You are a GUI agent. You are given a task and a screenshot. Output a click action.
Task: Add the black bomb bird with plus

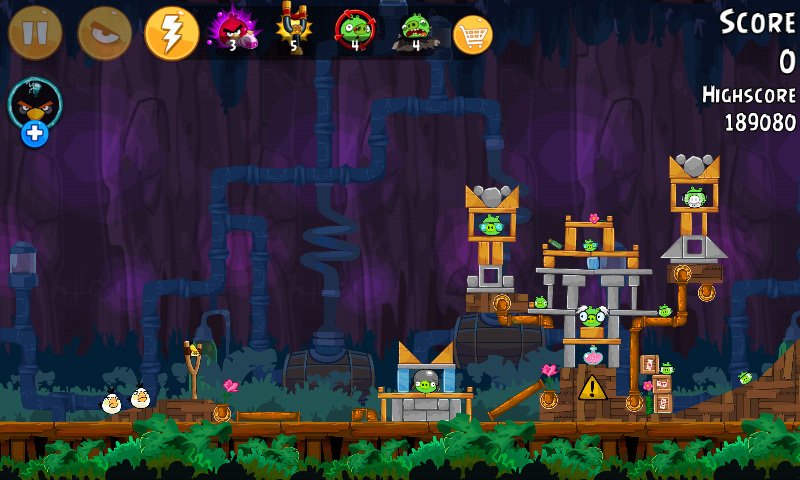coord(35,110)
